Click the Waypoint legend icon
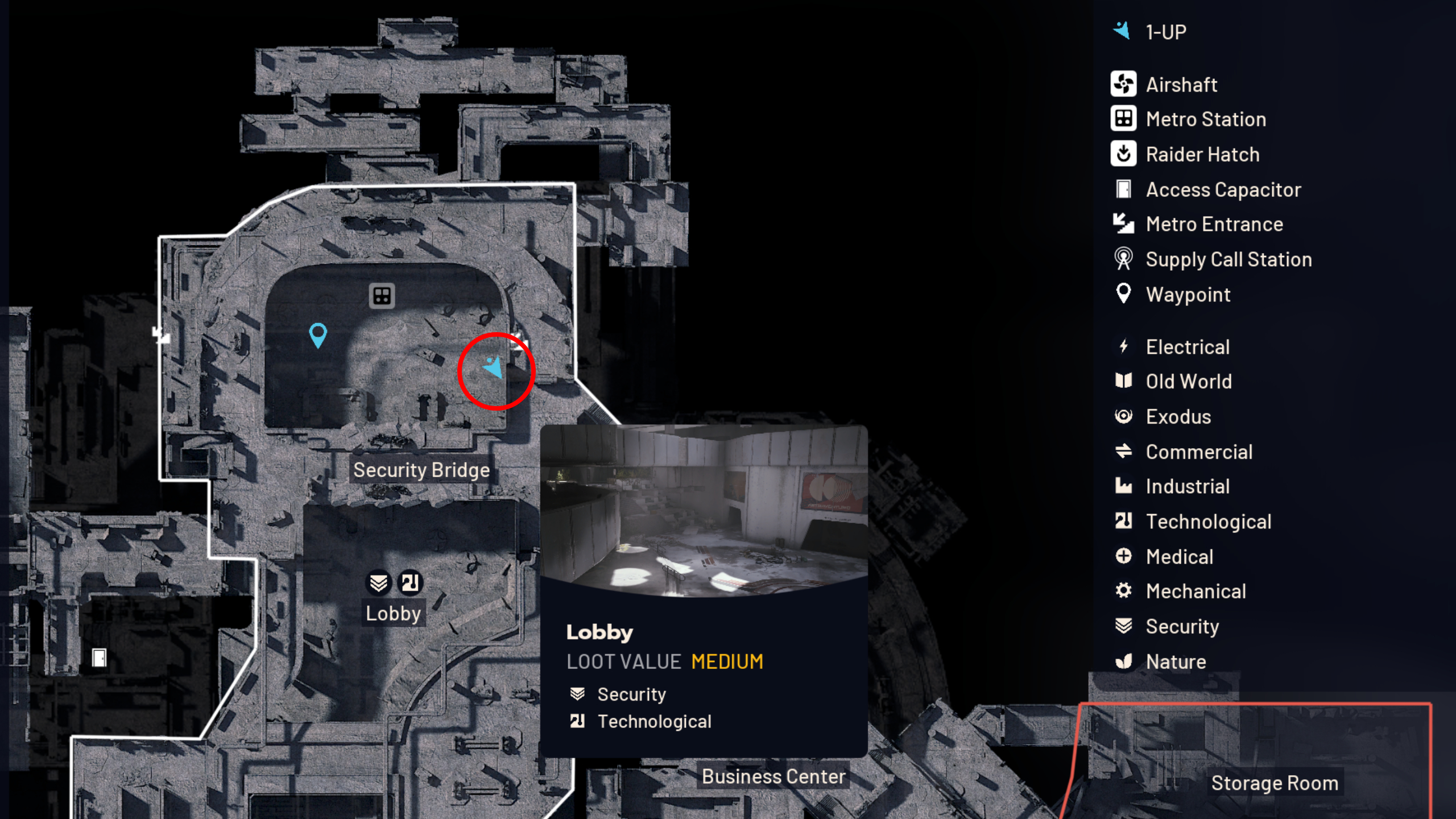Screen dimensions: 1456x819 (x=1123, y=294)
